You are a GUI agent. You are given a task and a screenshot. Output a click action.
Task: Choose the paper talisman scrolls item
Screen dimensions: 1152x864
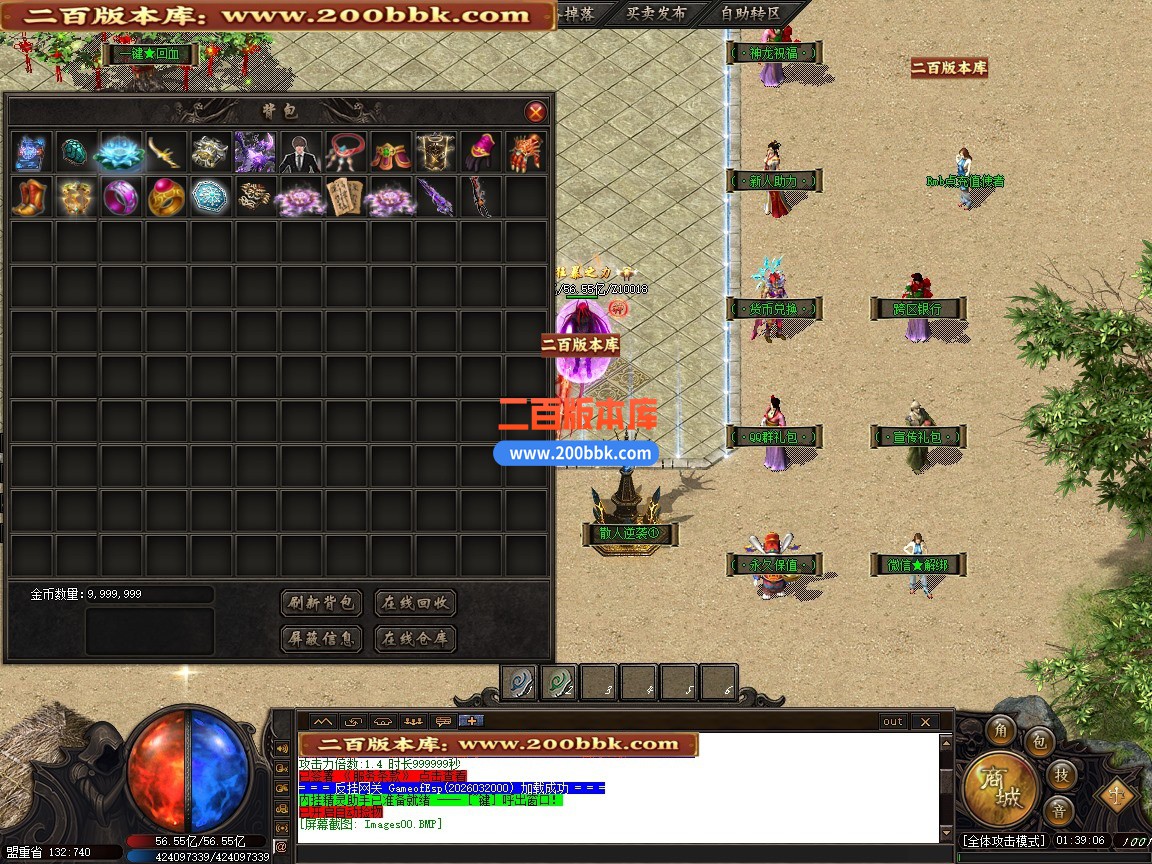[x=346, y=197]
